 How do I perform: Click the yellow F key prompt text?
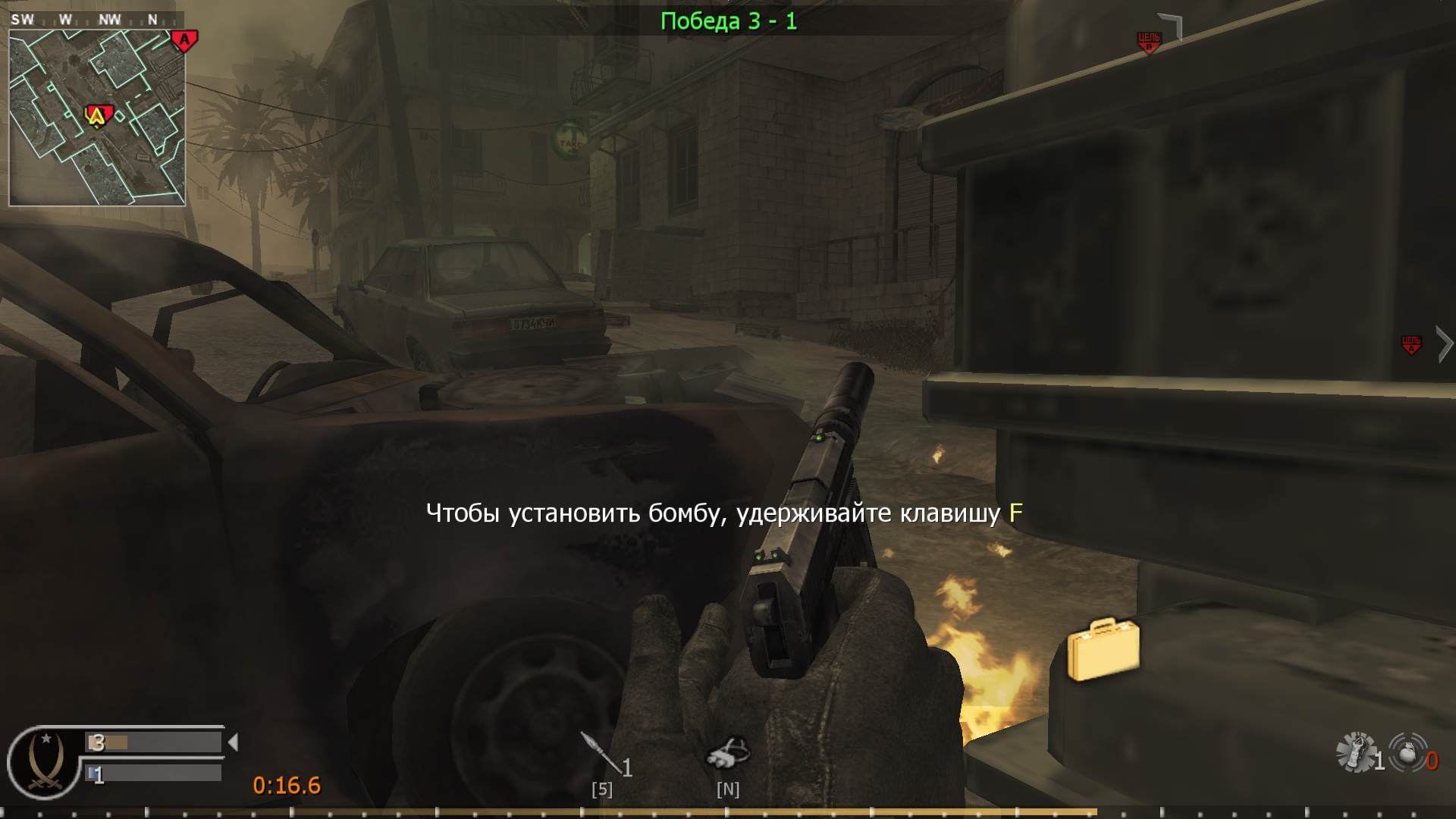[x=1016, y=513]
